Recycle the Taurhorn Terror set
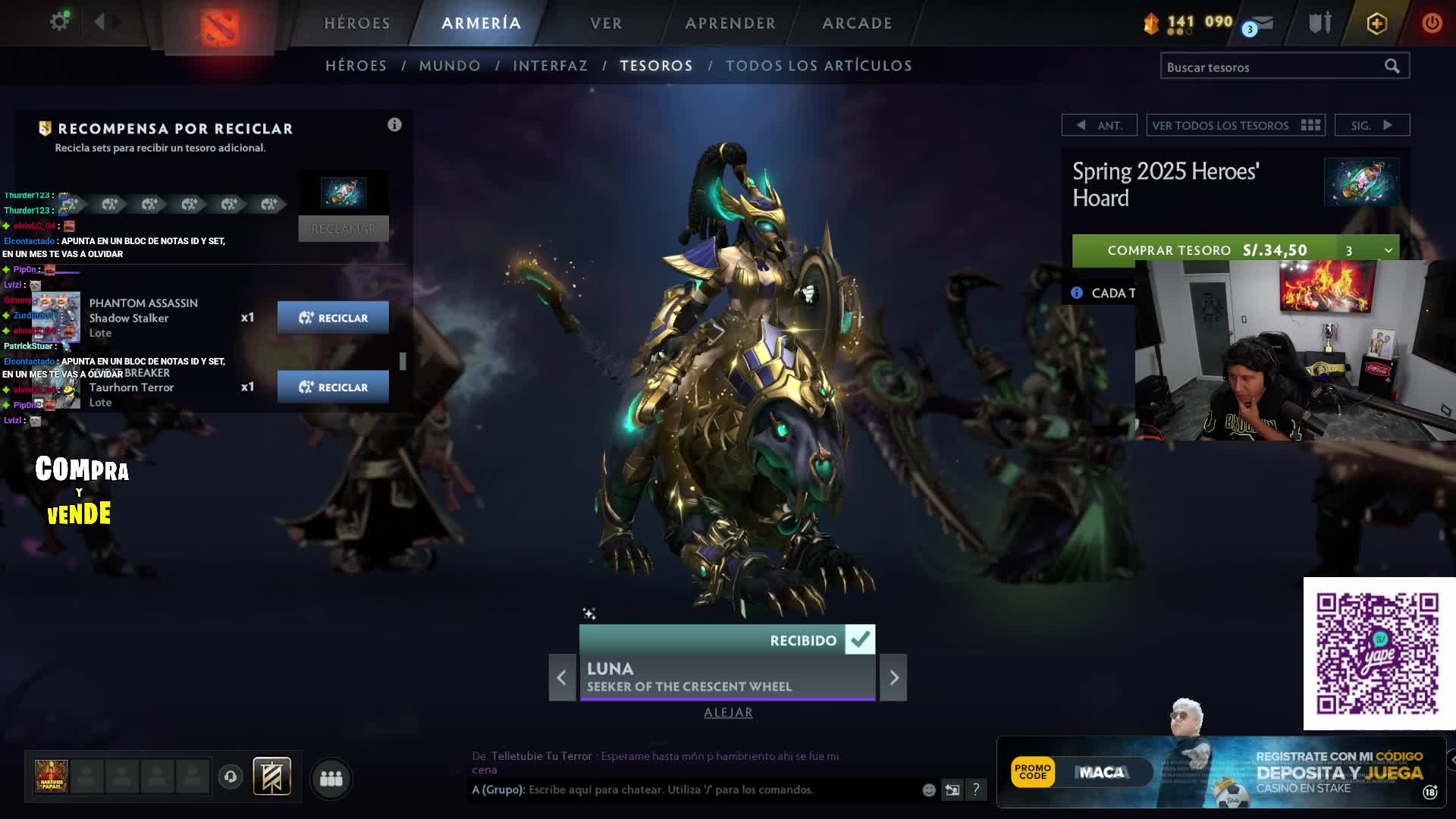 [333, 387]
